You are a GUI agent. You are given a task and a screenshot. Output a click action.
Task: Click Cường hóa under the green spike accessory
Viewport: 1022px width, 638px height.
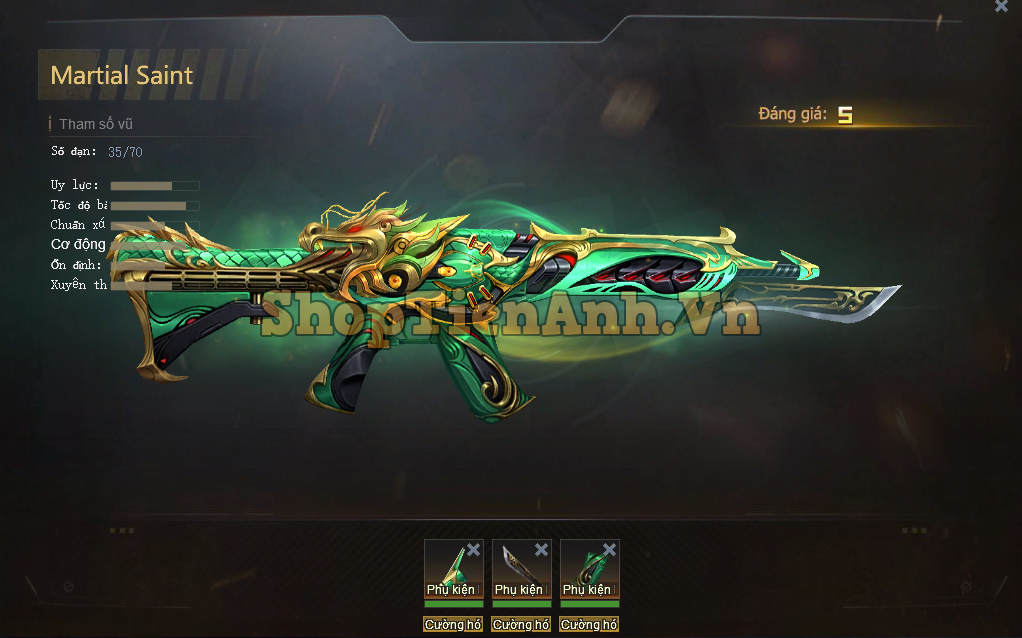453,625
